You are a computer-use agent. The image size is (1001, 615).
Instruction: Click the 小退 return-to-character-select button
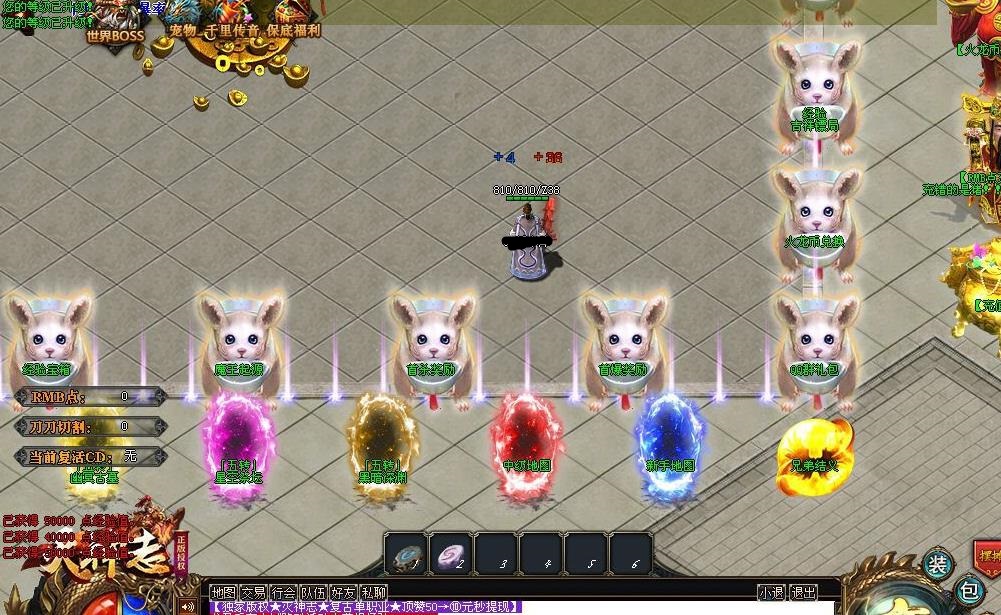pyautogui.click(x=771, y=593)
